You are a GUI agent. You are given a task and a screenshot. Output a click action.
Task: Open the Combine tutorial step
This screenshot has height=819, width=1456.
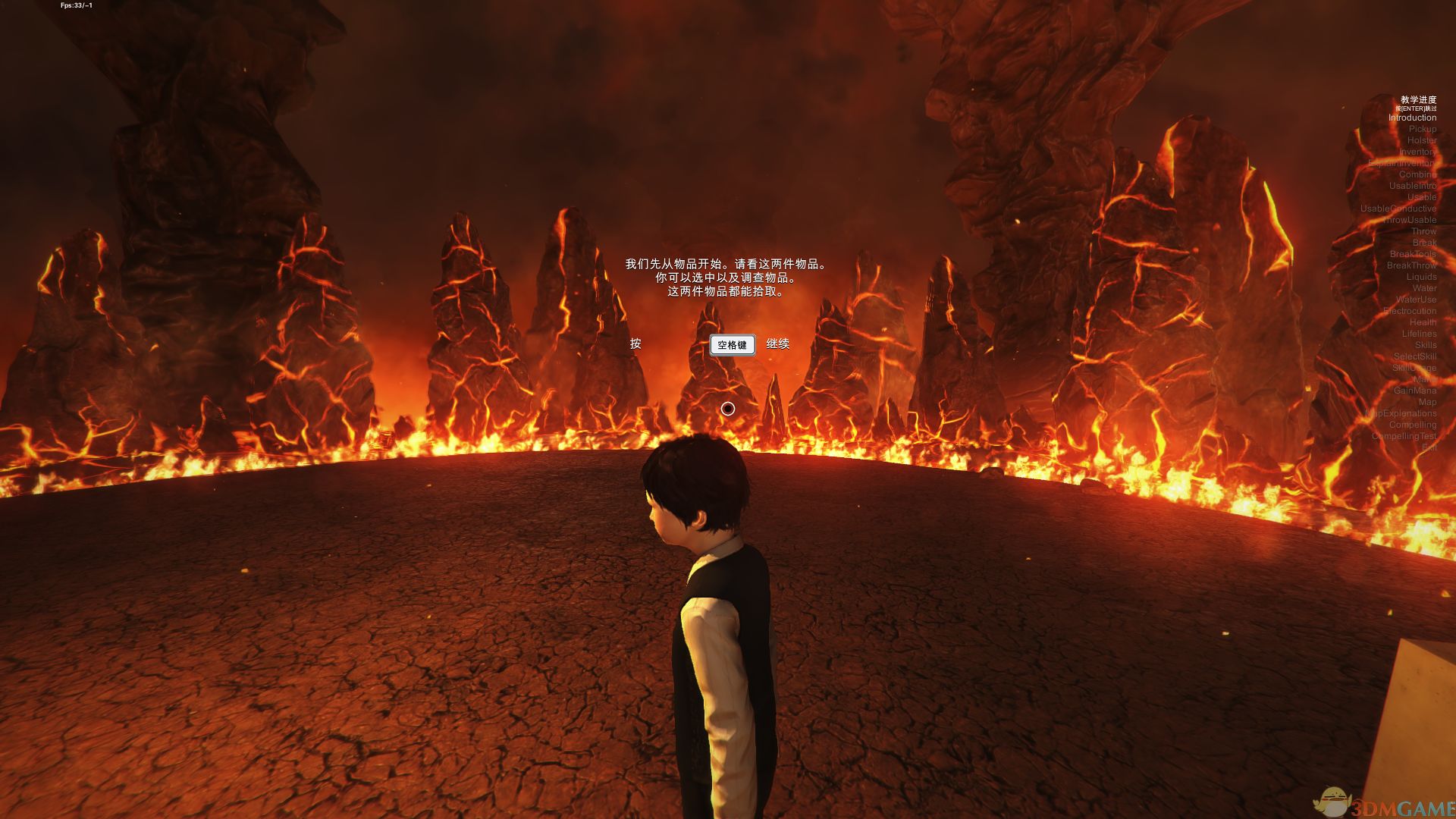point(1417,174)
